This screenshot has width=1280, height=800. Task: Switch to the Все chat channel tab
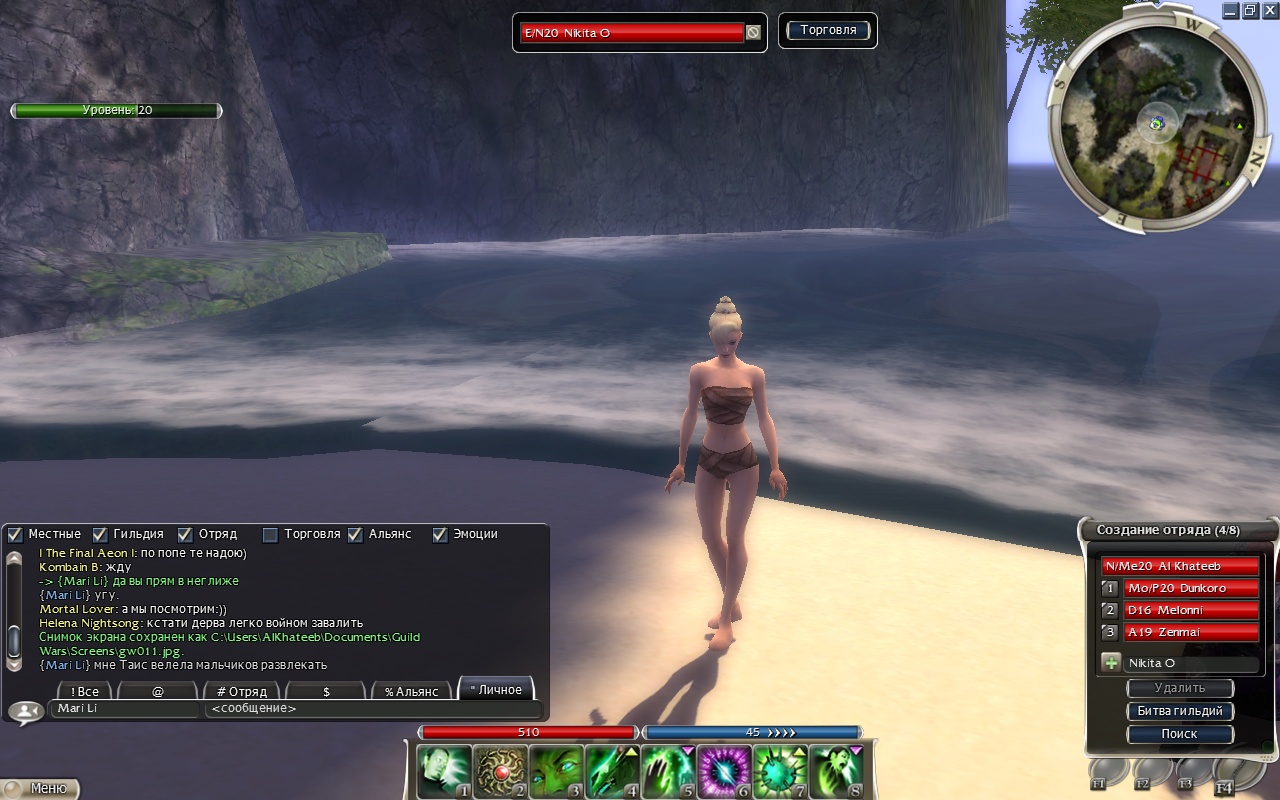pos(84,691)
